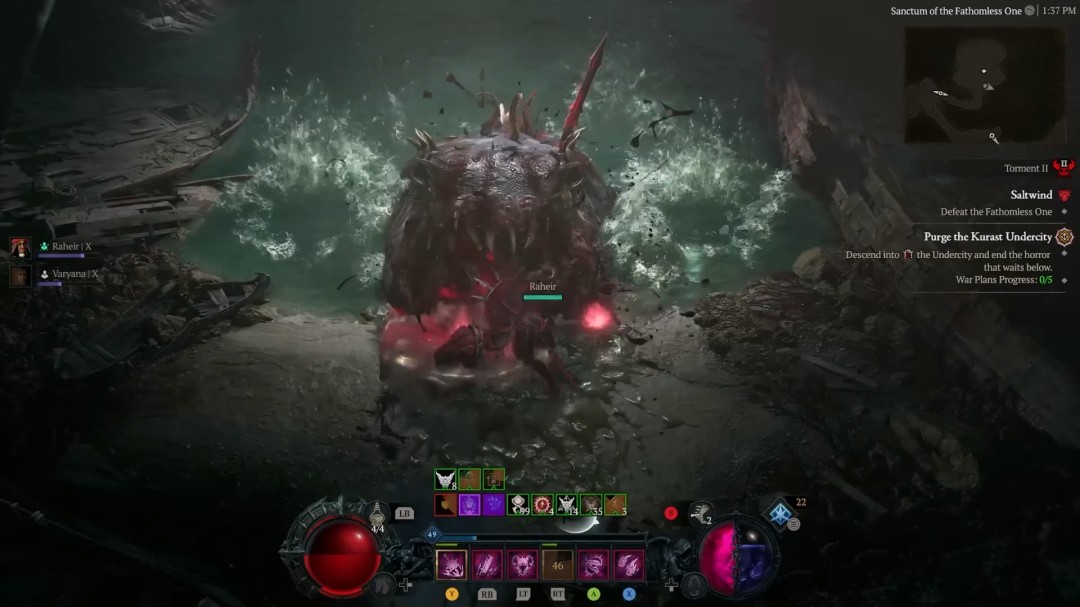Inspect the buff icon with 99 stacks
The height and width of the screenshot is (607, 1080).
point(518,505)
